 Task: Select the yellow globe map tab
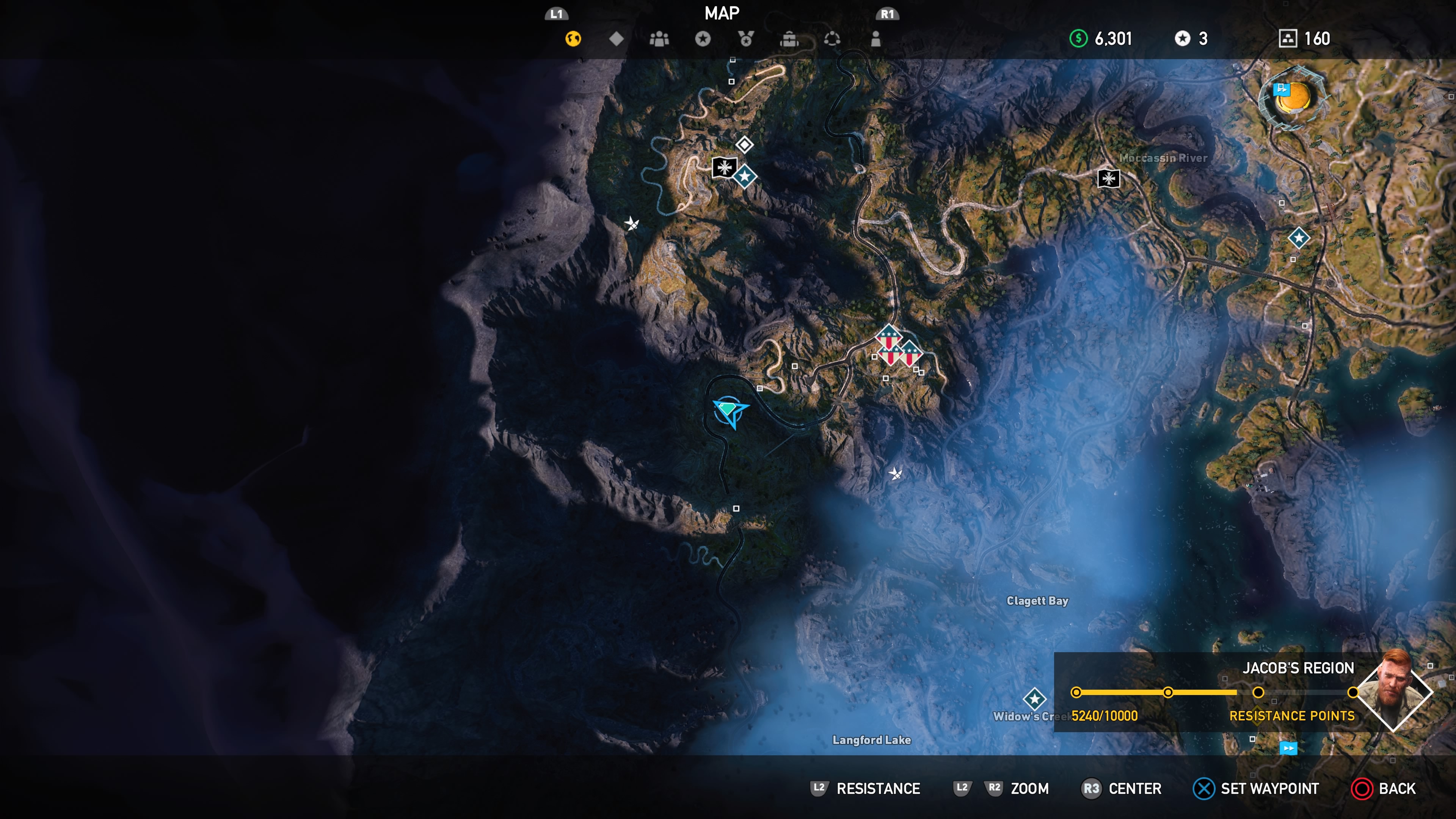573,38
